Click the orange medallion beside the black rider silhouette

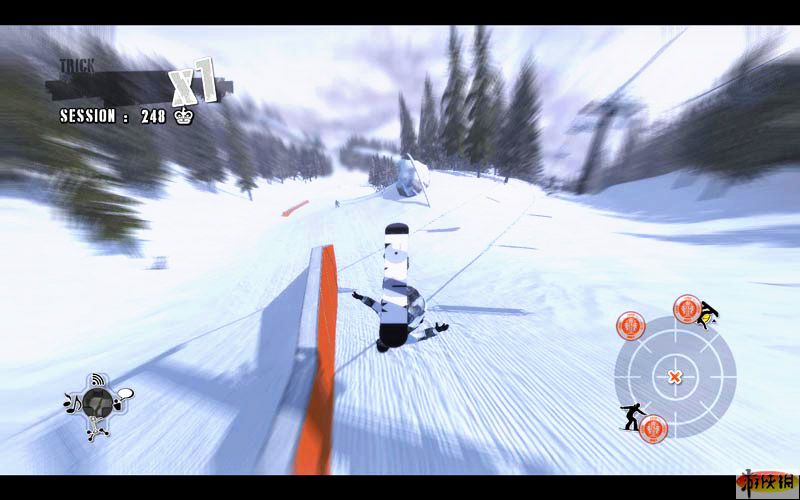[x=651, y=427]
